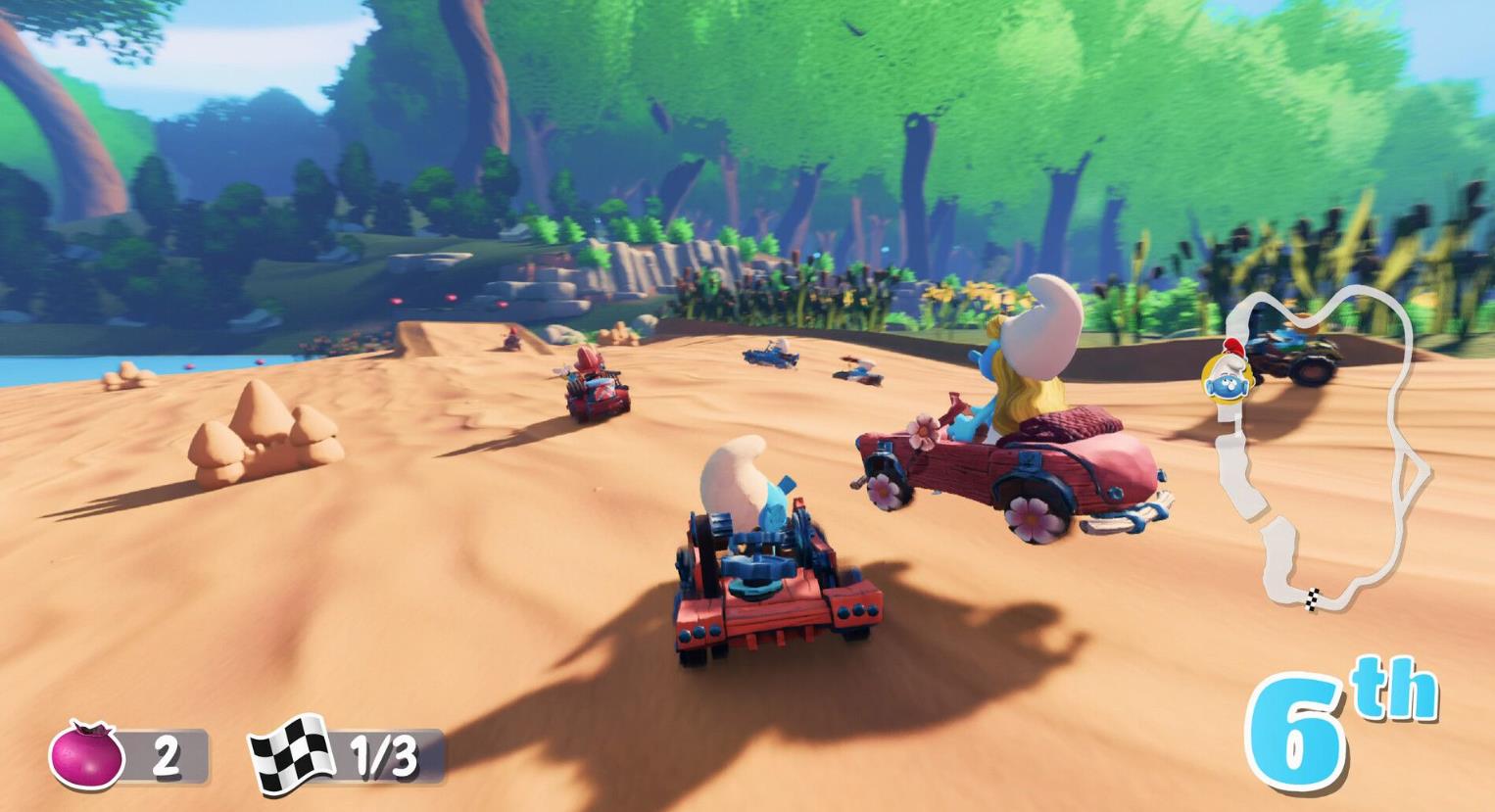This screenshot has height=812, width=1495.
Task: Select the checkered flag lap icon
Action: pyautogui.click(x=290, y=752)
